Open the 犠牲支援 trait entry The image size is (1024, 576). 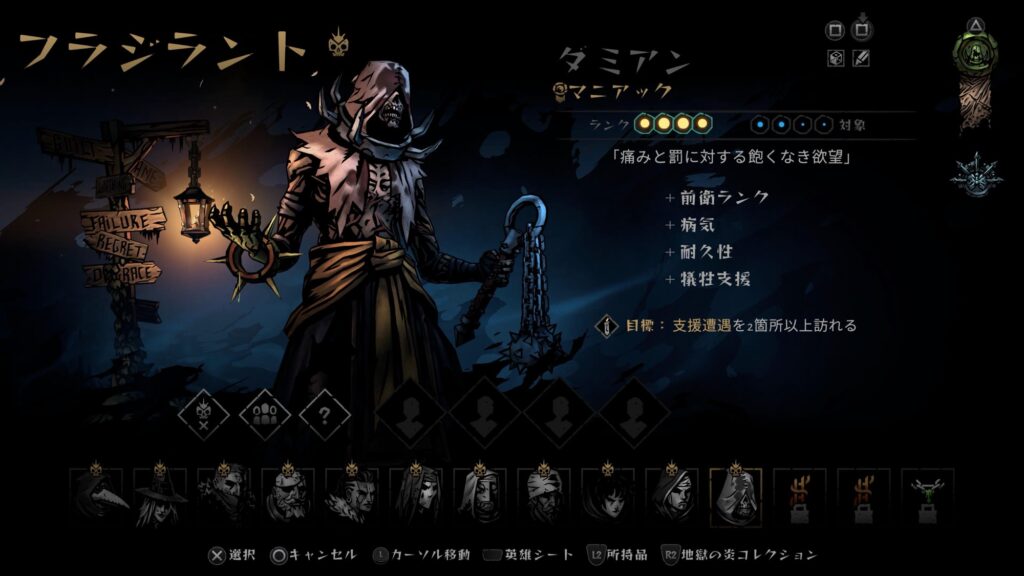716,279
